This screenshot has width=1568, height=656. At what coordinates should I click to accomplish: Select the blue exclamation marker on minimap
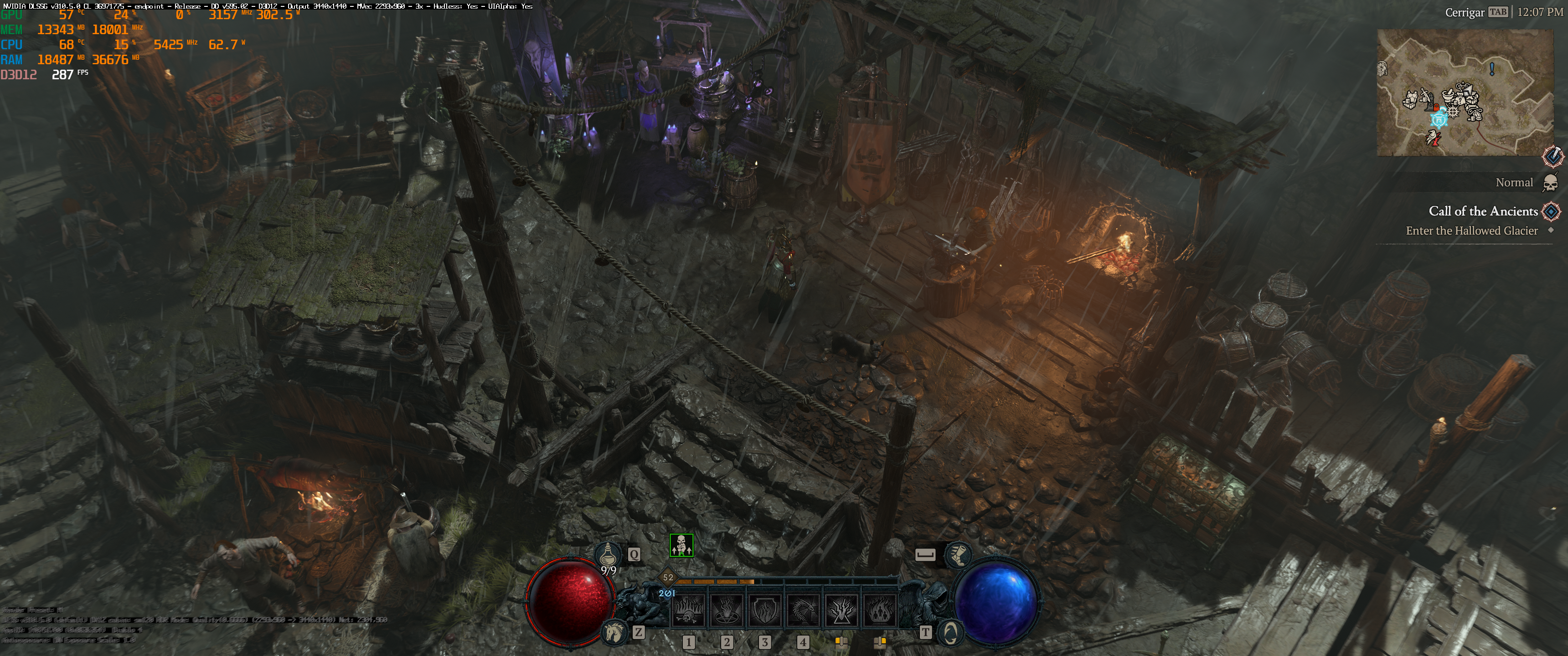[1492, 69]
